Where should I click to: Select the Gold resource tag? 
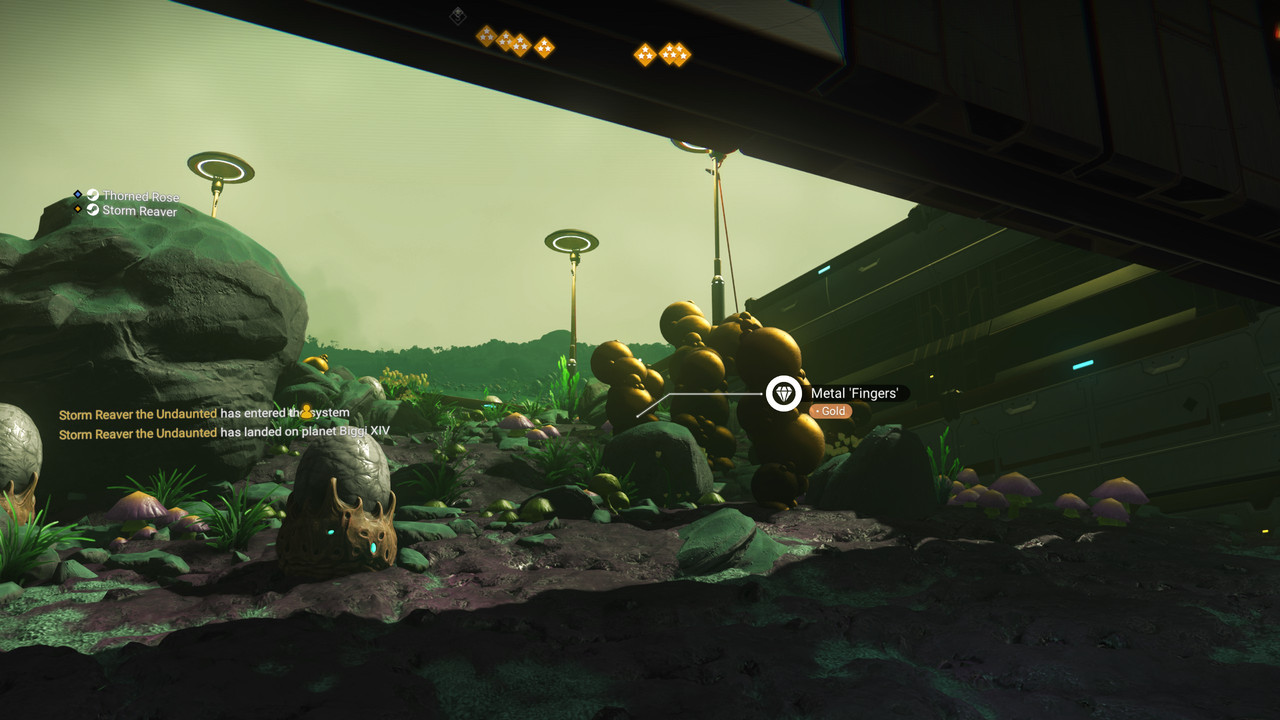830,411
